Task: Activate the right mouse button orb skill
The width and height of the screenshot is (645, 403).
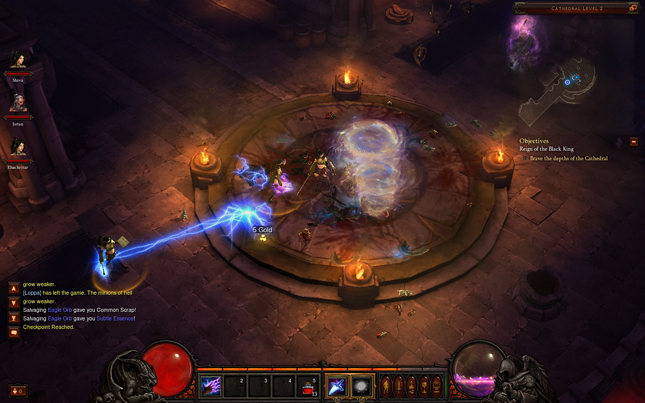Action: click(361, 386)
